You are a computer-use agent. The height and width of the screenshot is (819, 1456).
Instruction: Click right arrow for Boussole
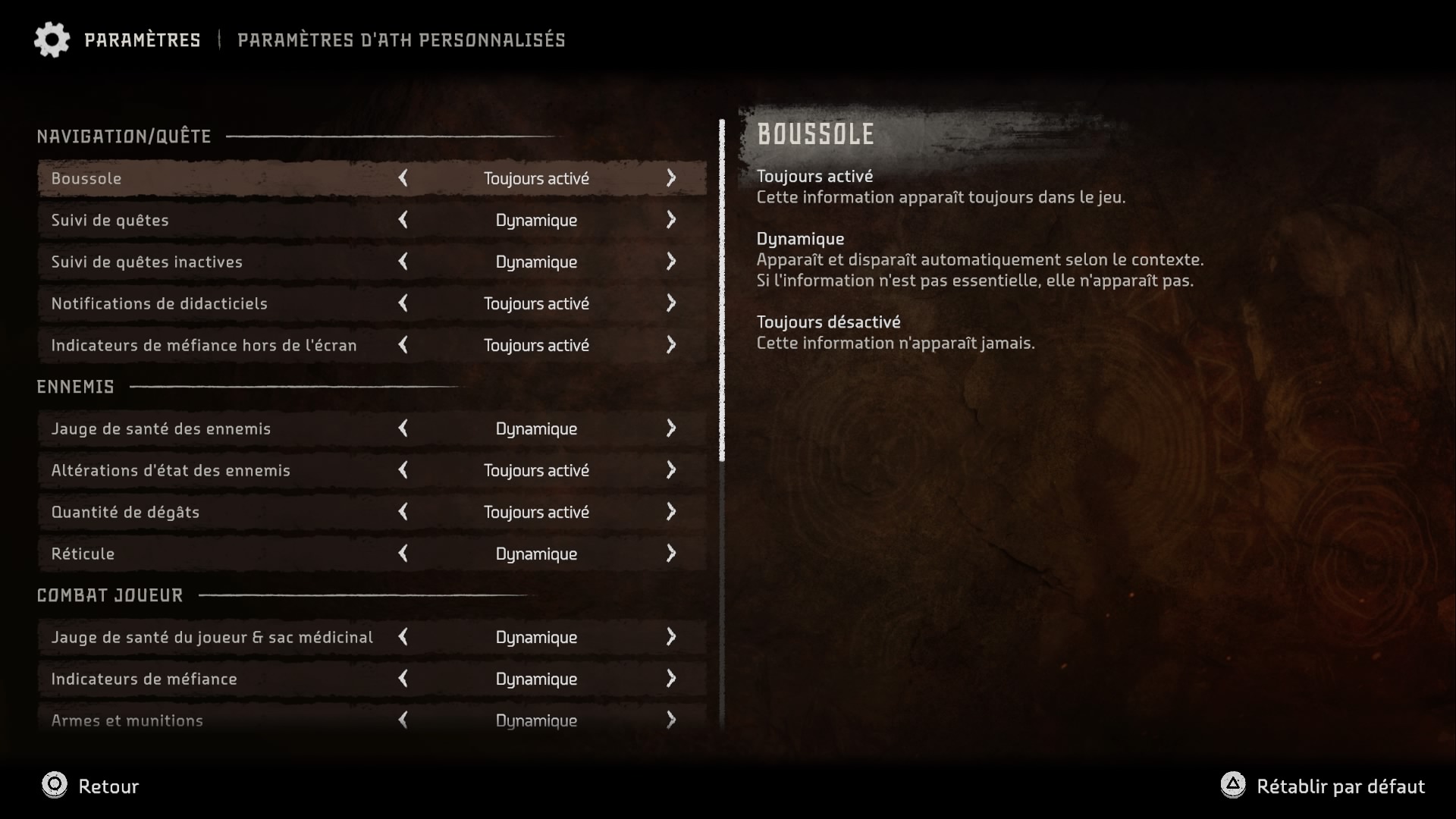click(x=670, y=178)
